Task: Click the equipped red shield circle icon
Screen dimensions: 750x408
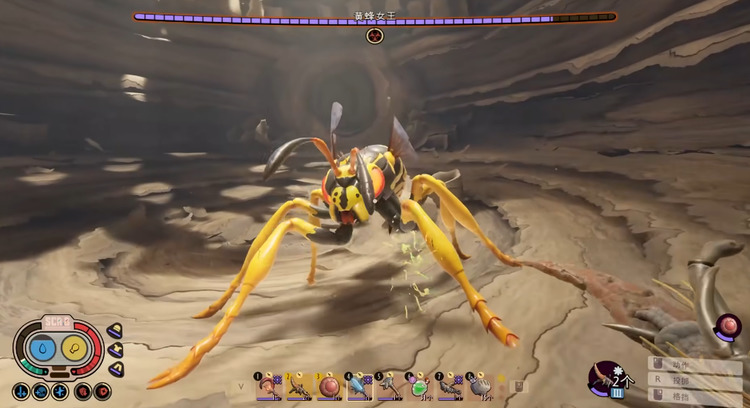Action: coord(728,325)
